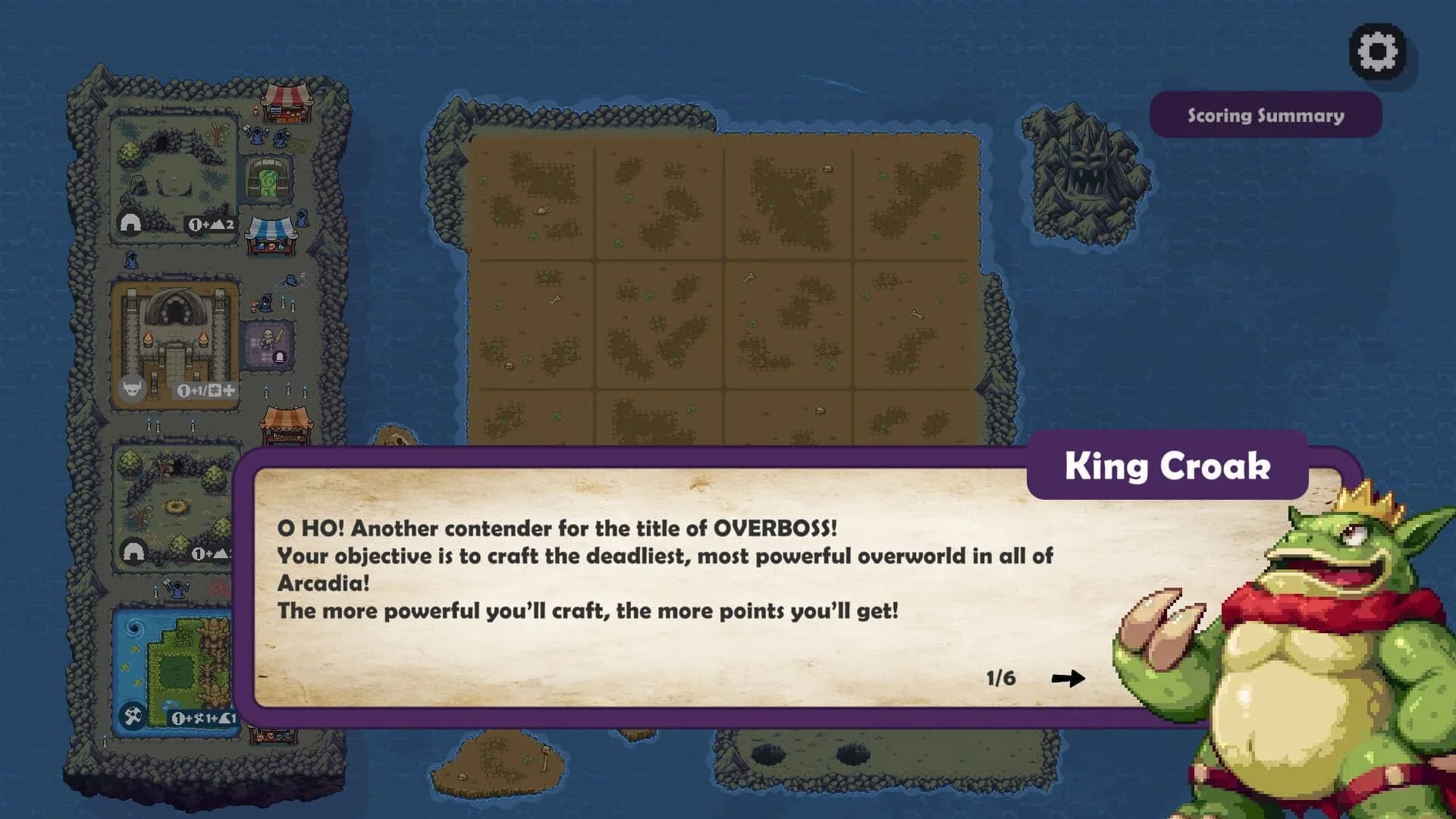1456x819 pixels.
Task: Click the King Croak name banner
Action: pos(1168,468)
